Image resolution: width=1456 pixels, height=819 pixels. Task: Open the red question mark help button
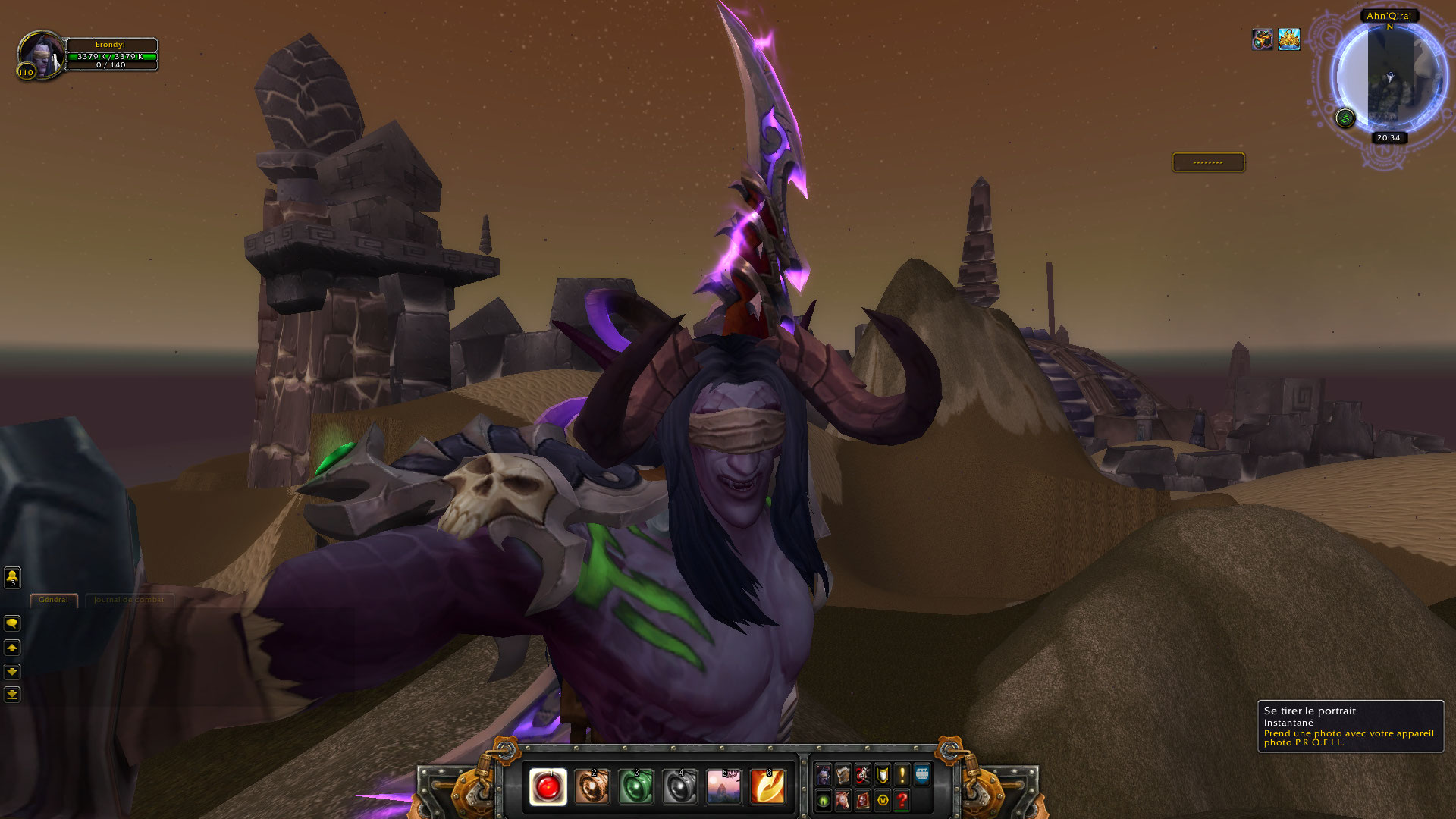[x=902, y=800]
